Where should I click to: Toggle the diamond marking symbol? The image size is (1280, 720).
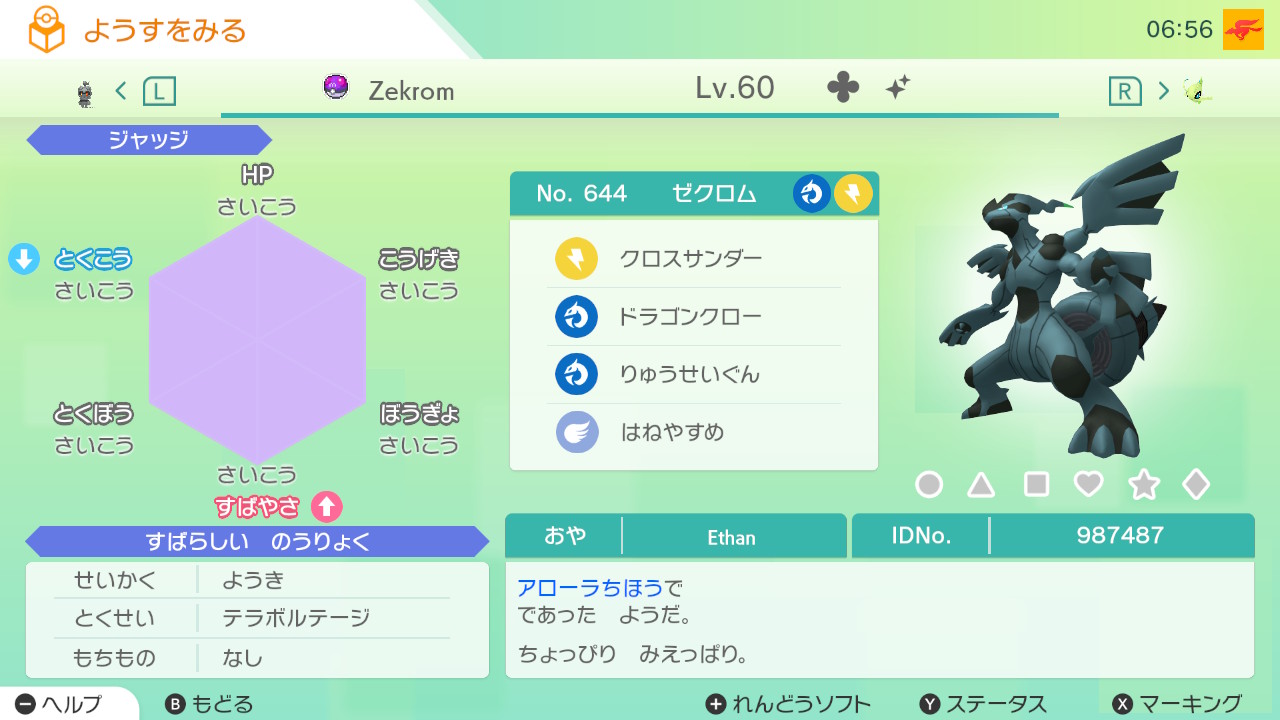(1196, 484)
